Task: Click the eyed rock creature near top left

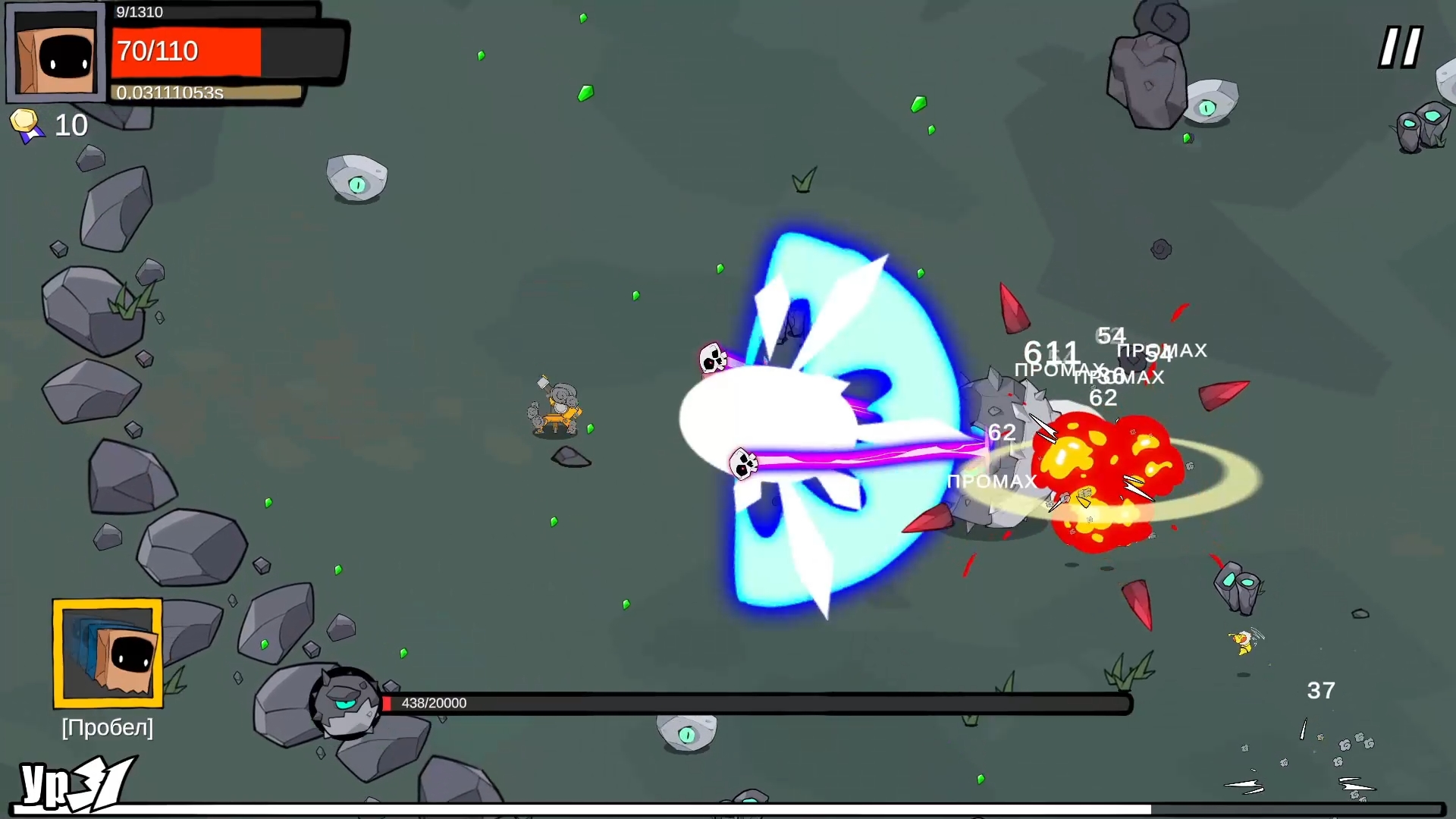Action: 355,177
